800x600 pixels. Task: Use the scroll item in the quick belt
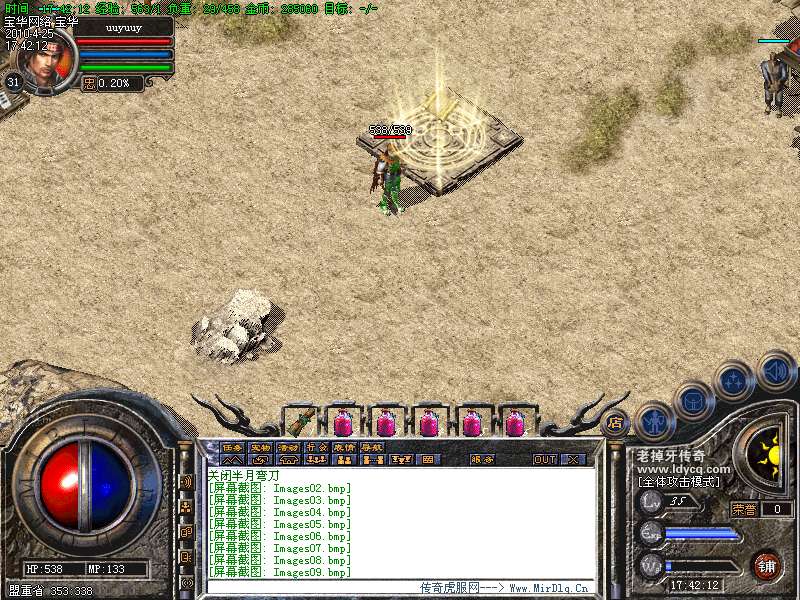click(300, 422)
